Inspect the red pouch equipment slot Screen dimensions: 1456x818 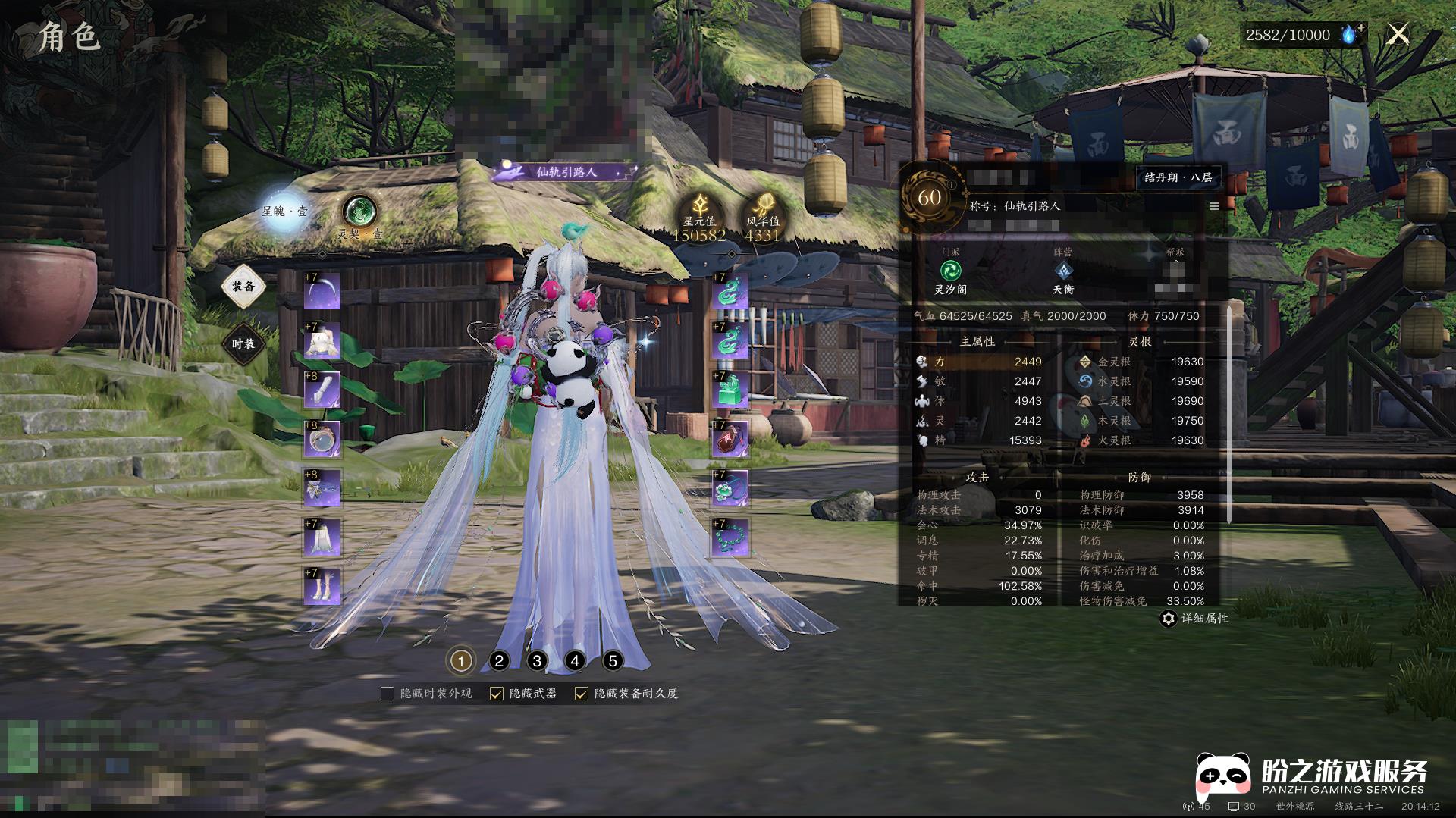point(730,439)
